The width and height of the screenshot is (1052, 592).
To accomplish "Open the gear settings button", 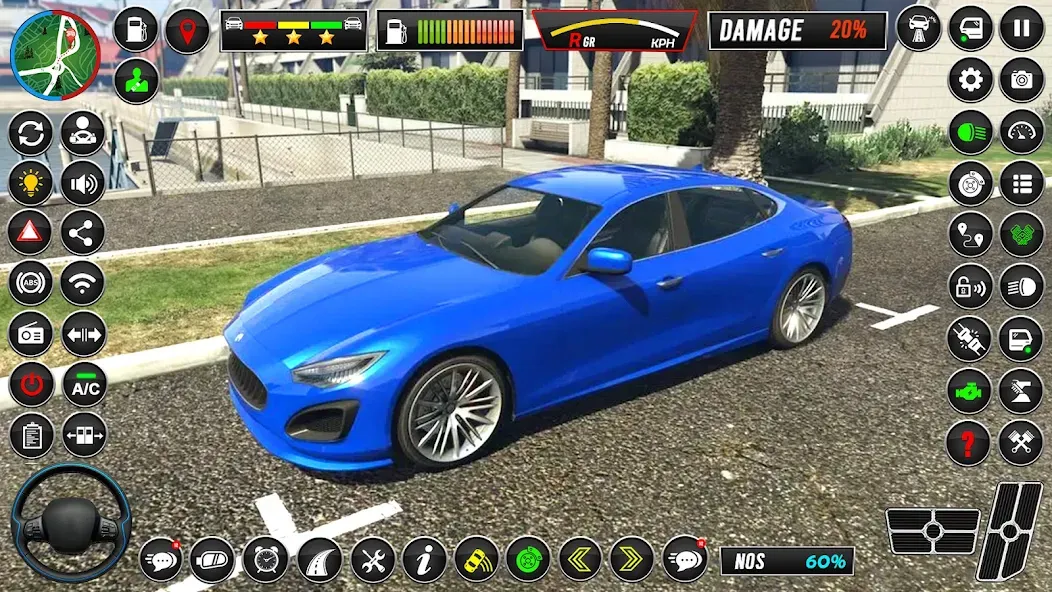I will [x=970, y=80].
